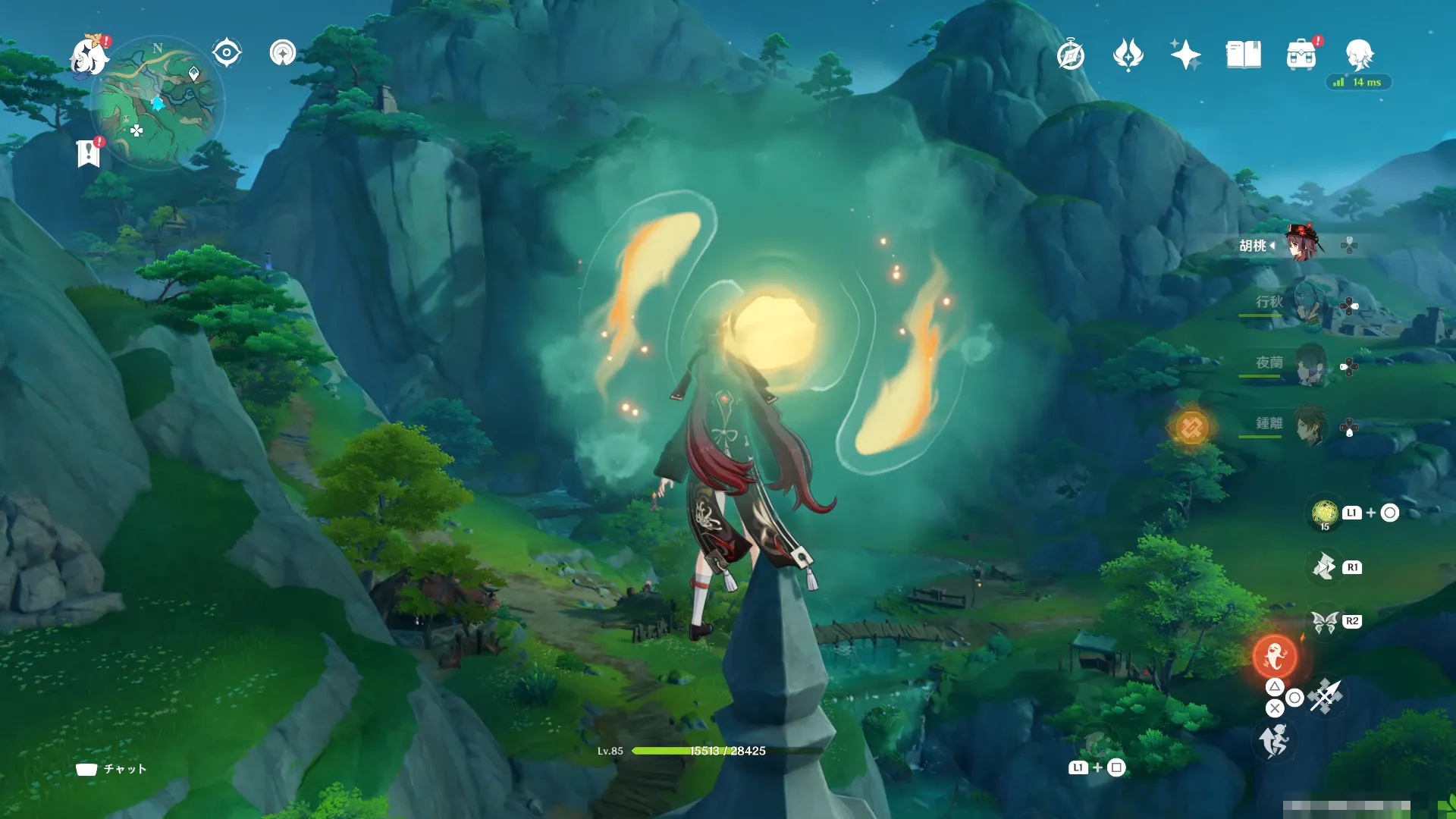Open the circular minimap
Viewport: 1456px width, 819px height.
point(157,102)
